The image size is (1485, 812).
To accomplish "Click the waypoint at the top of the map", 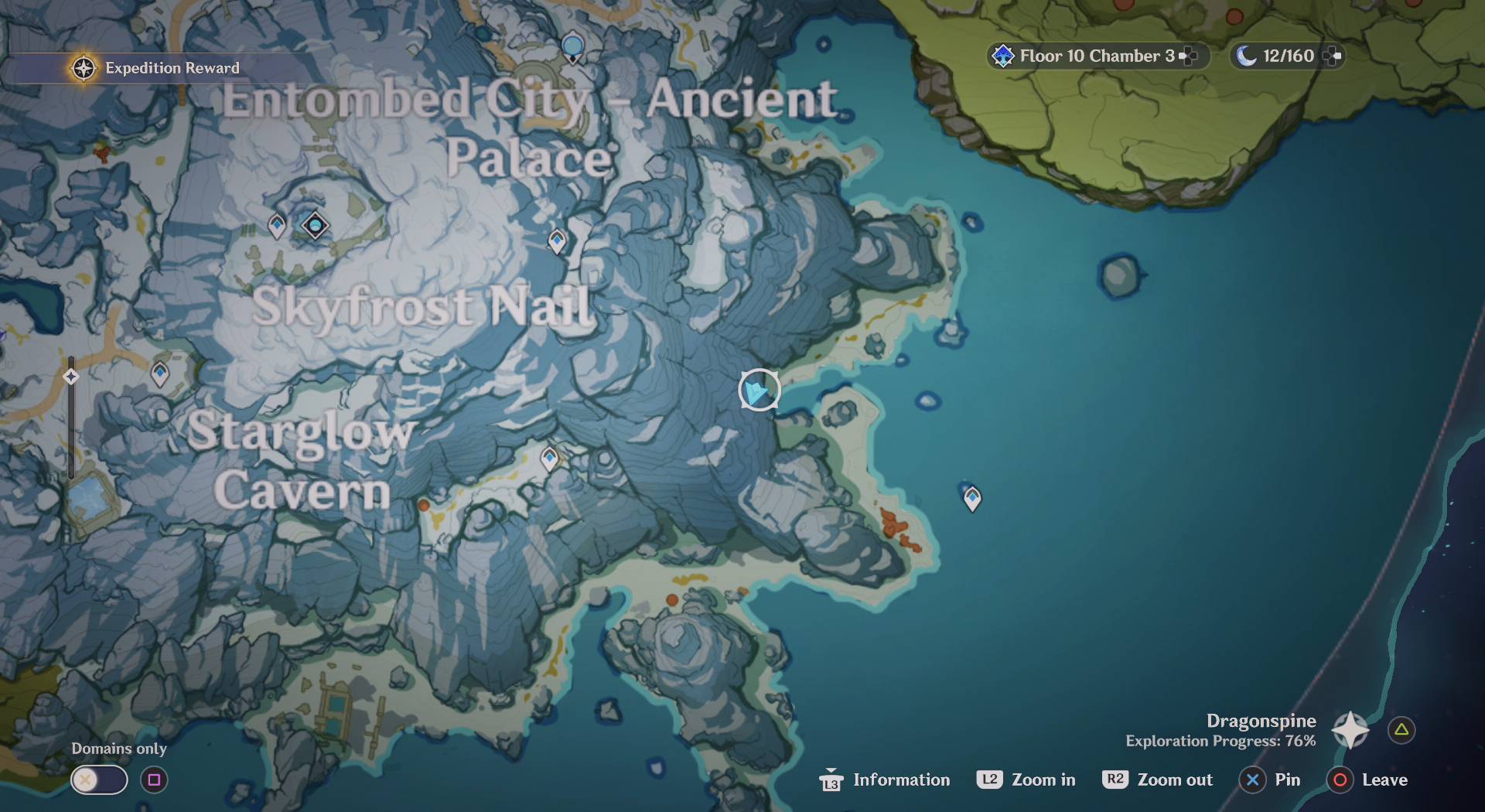I will tap(572, 48).
